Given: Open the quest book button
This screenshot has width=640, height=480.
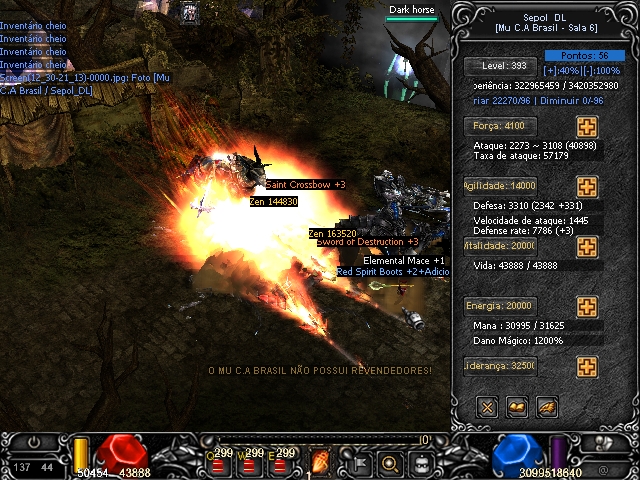Looking at the screenshot, I should coord(517,407).
